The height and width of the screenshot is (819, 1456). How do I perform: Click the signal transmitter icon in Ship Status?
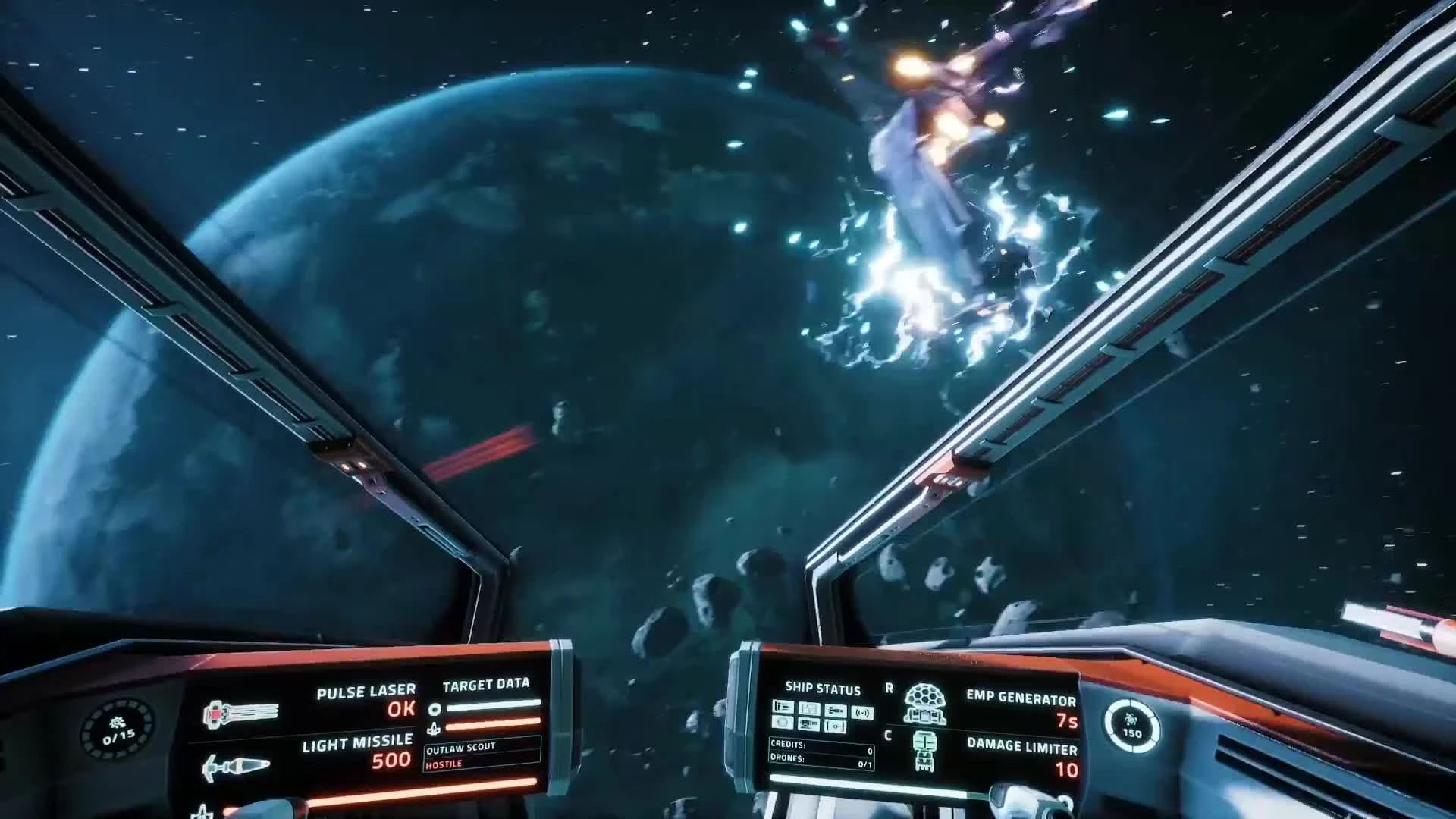pyautogui.click(x=861, y=713)
